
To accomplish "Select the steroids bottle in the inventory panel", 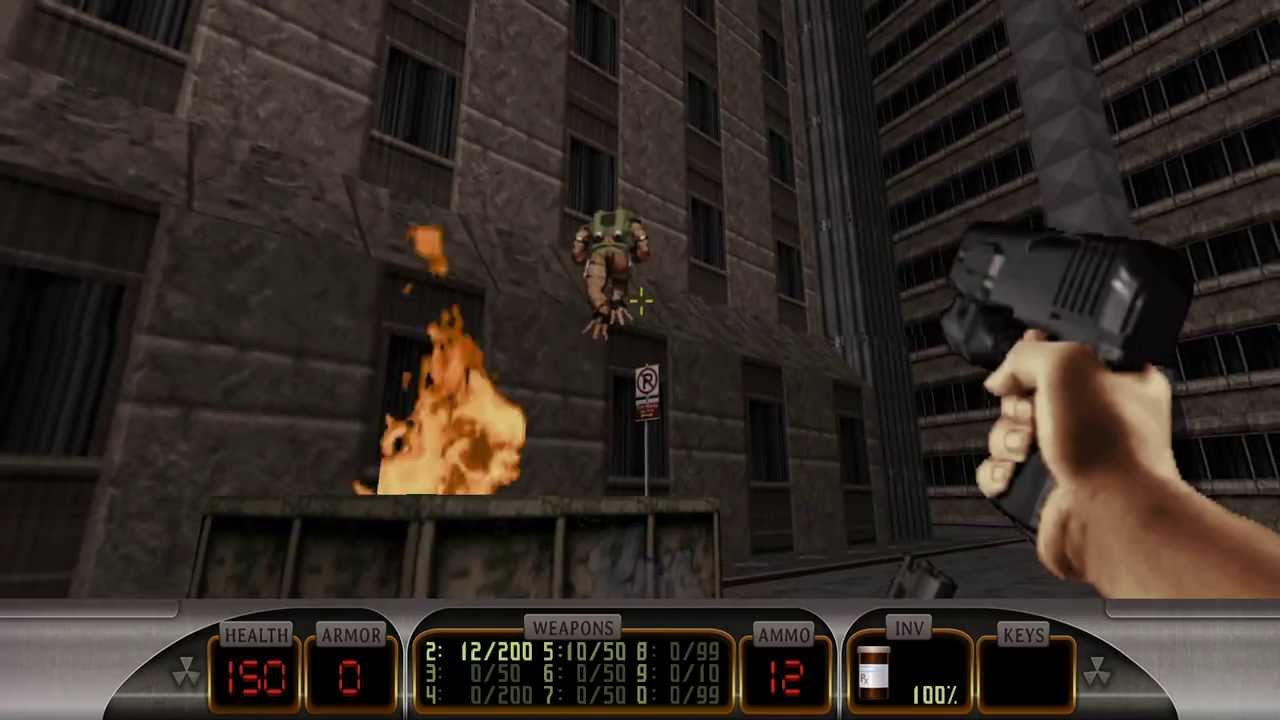I will [x=874, y=673].
